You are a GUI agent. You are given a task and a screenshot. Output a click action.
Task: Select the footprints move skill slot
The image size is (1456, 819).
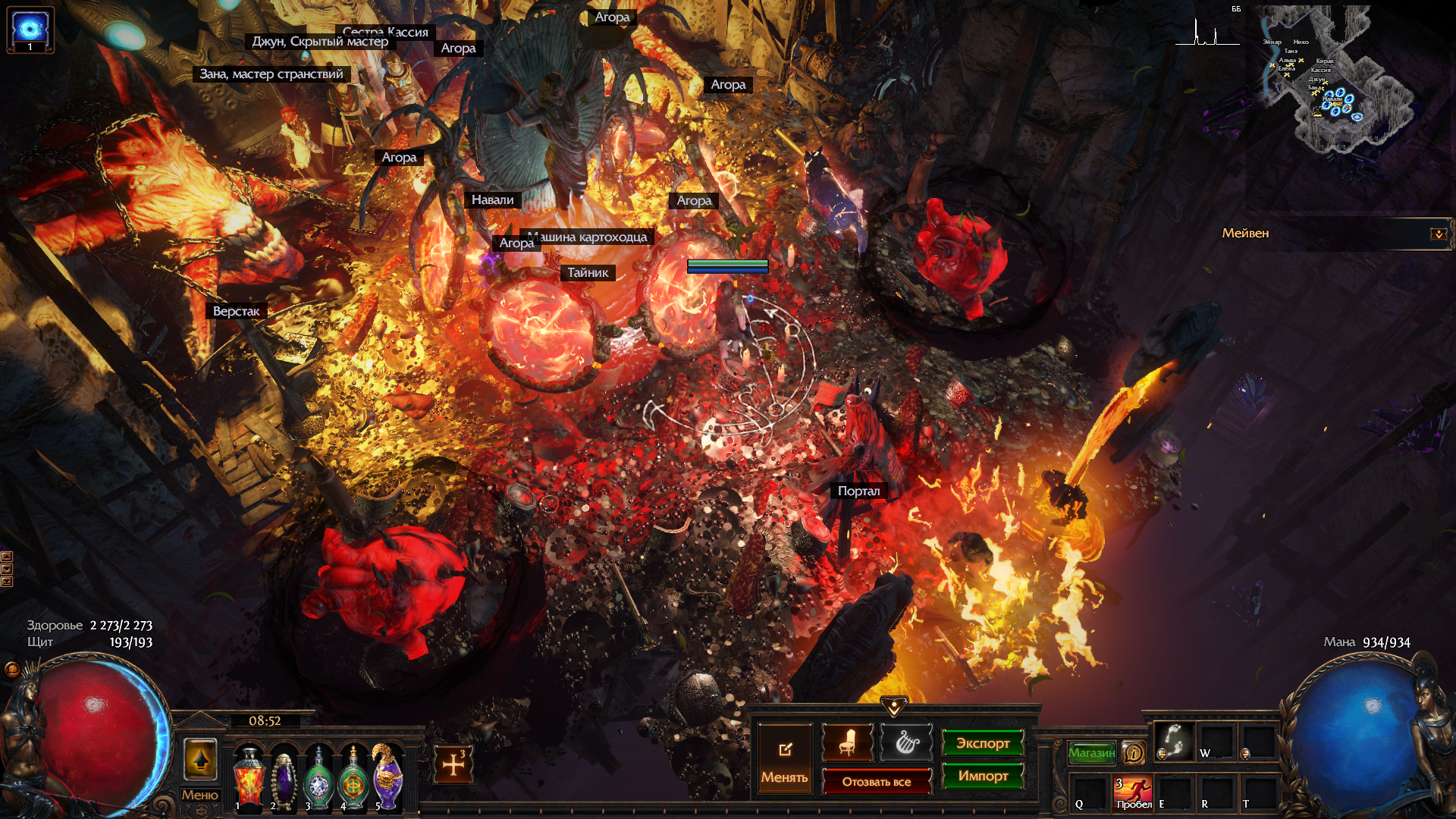pos(1174,741)
